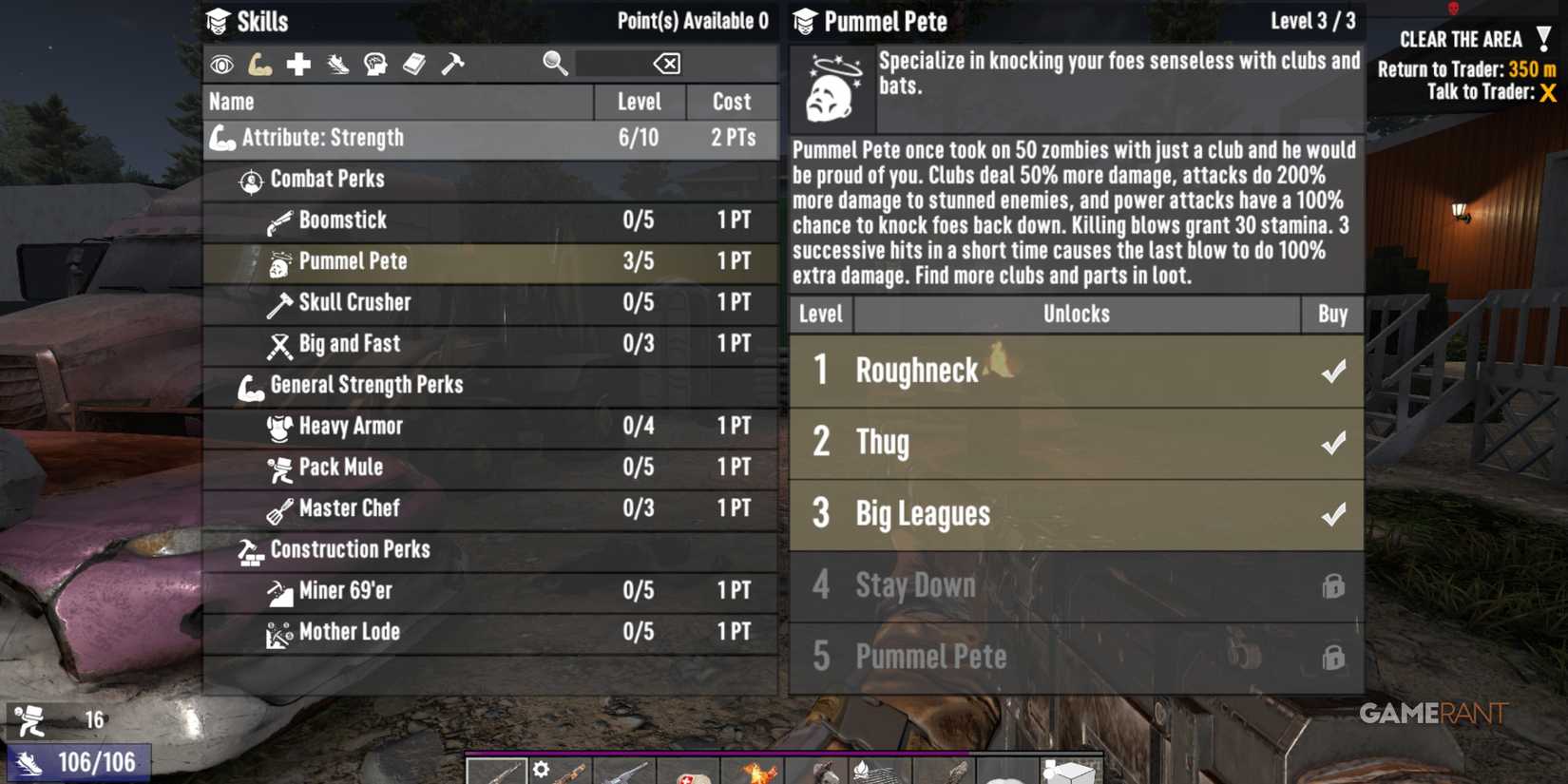This screenshot has height=784, width=1568.
Task: Clear the search field with the backspace icon
Action: coord(668,63)
